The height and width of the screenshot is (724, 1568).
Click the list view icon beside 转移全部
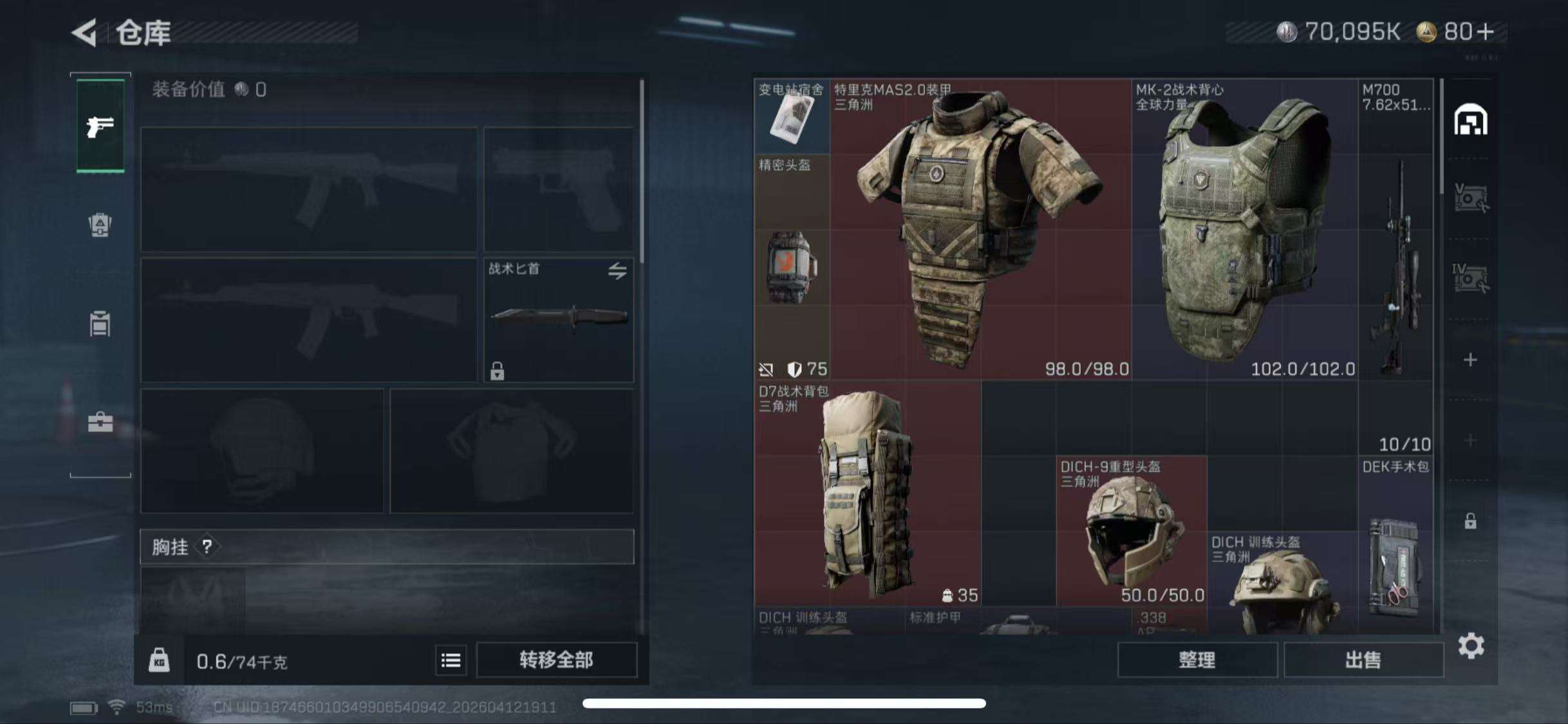point(451,660)
